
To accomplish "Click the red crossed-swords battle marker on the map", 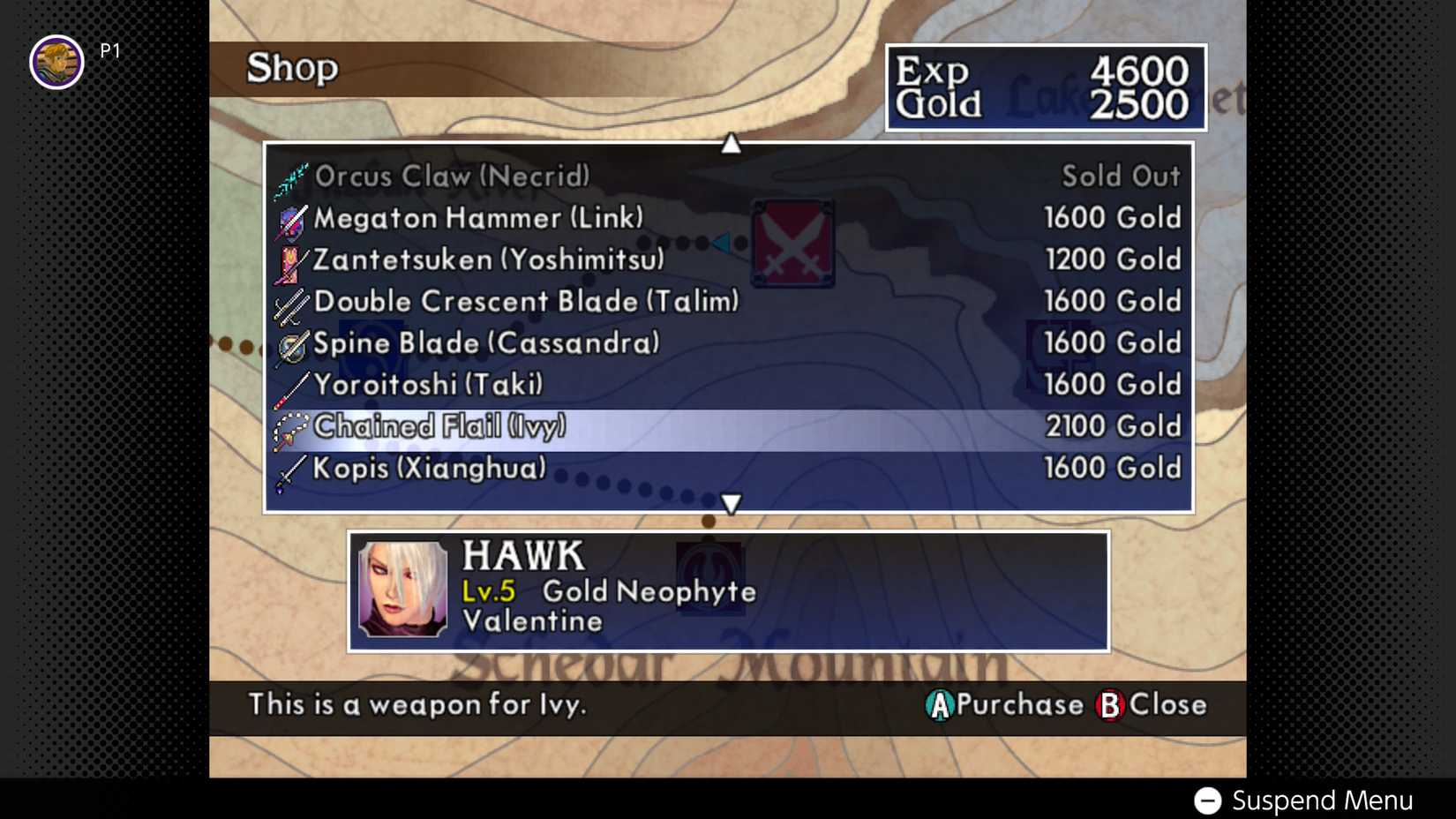I will point(792,243).
